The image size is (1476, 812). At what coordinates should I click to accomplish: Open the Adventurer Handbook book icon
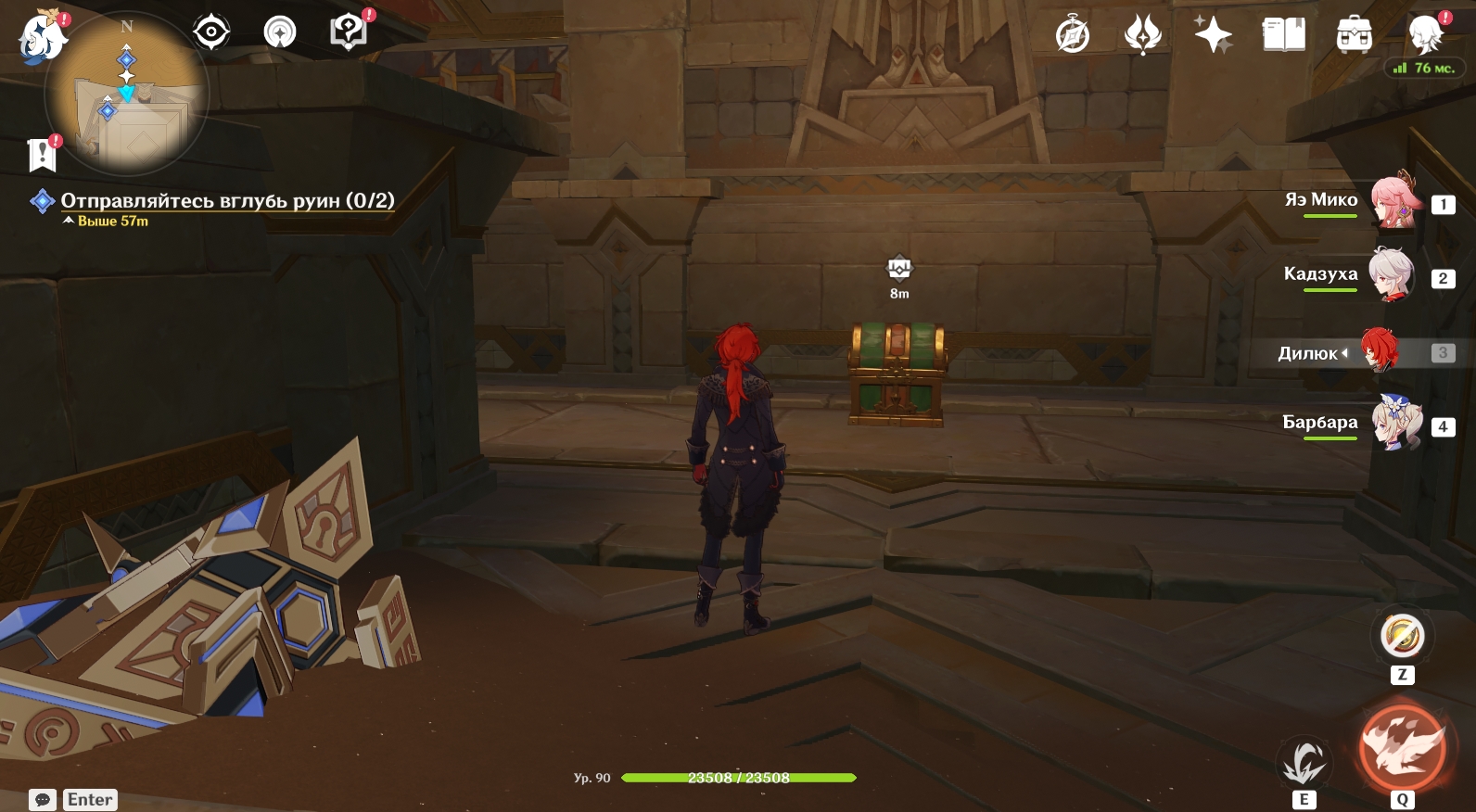1284,36
